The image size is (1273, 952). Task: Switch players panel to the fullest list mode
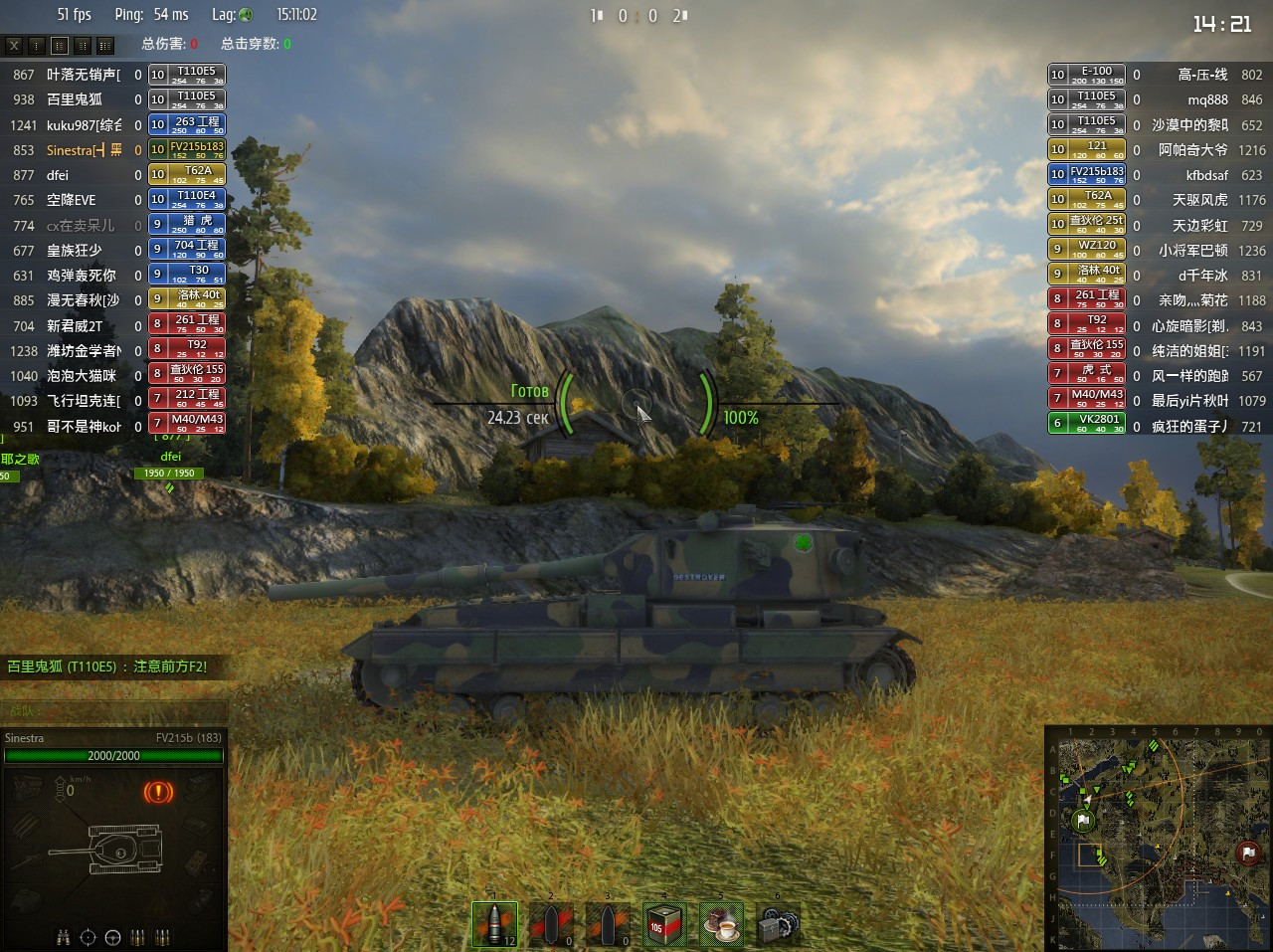(x=105, y=45)
